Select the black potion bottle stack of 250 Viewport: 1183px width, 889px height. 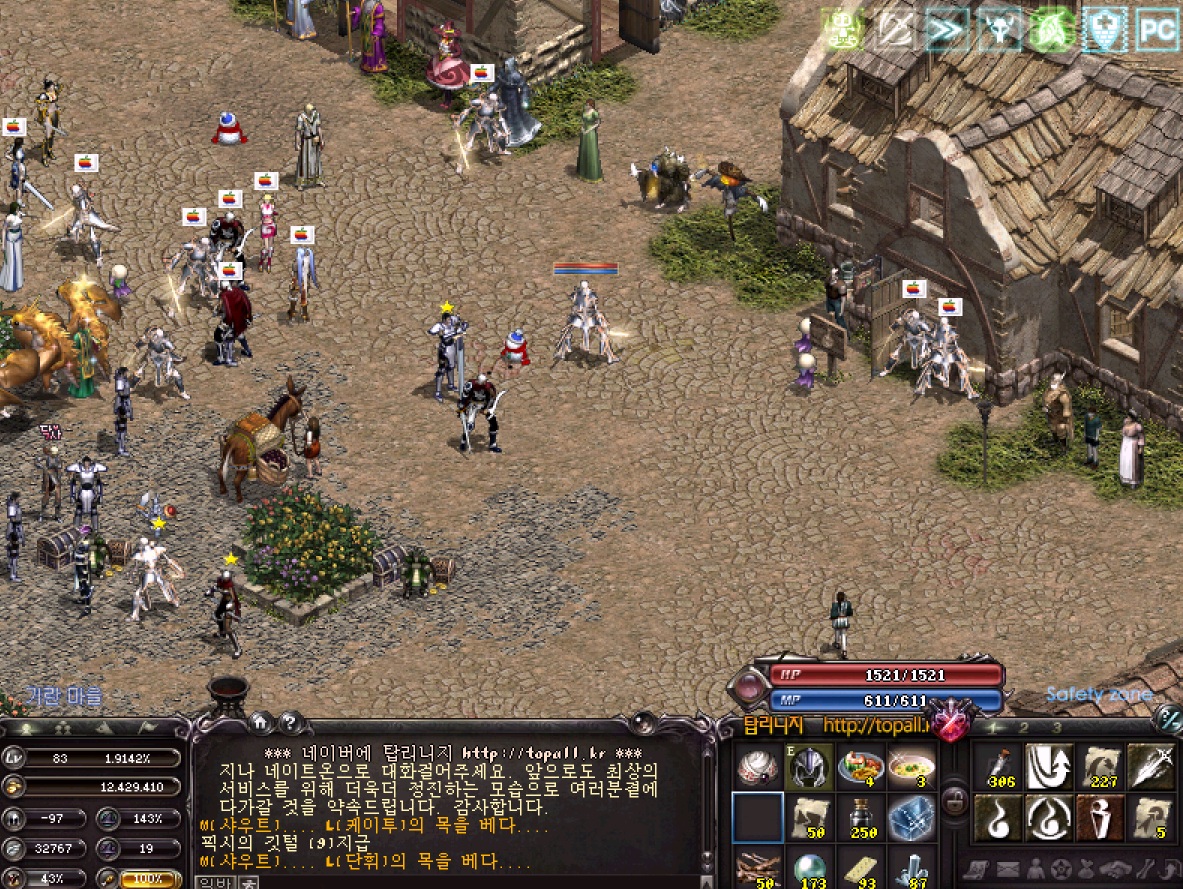pyautogui.click(x=861, y=817)
